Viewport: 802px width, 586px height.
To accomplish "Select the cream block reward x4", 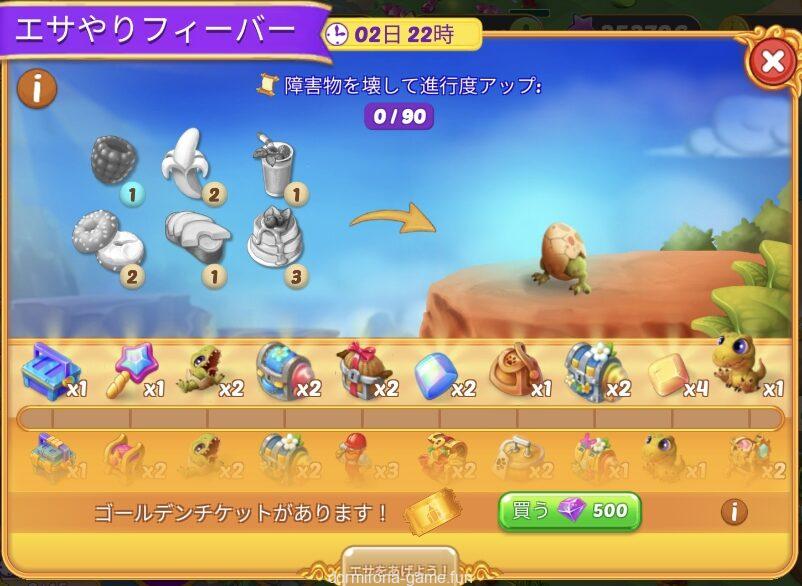I will tap(668, 374).
